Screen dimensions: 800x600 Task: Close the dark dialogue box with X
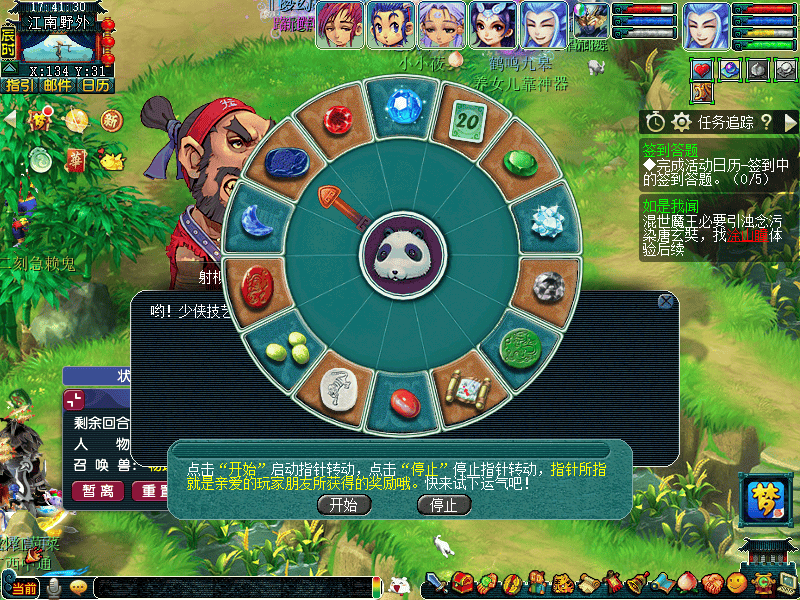point(666,301)
